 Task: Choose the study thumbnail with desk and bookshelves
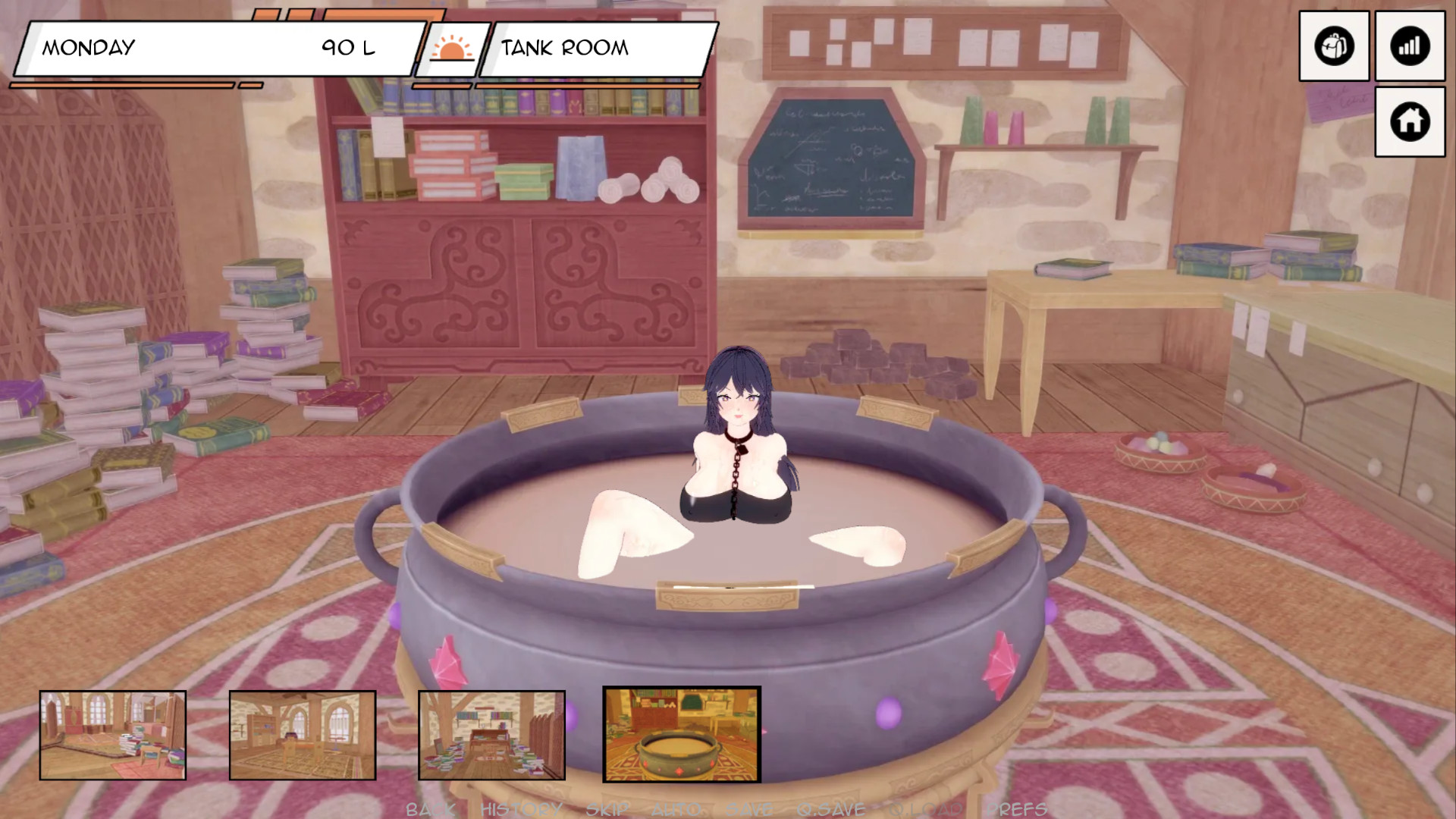(491, 735)
